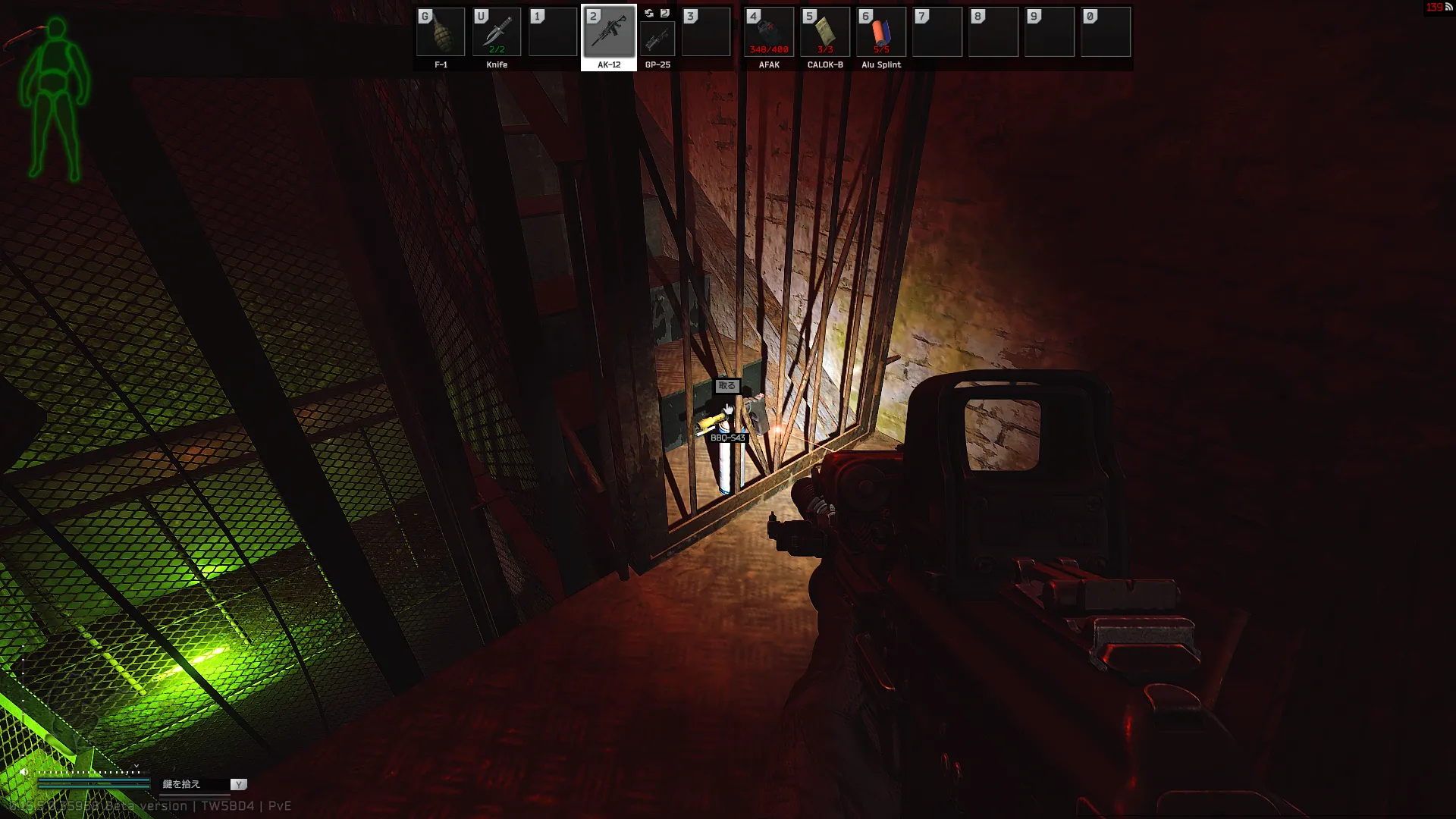Click the green body health silhouette

click(x=55, y=99)
